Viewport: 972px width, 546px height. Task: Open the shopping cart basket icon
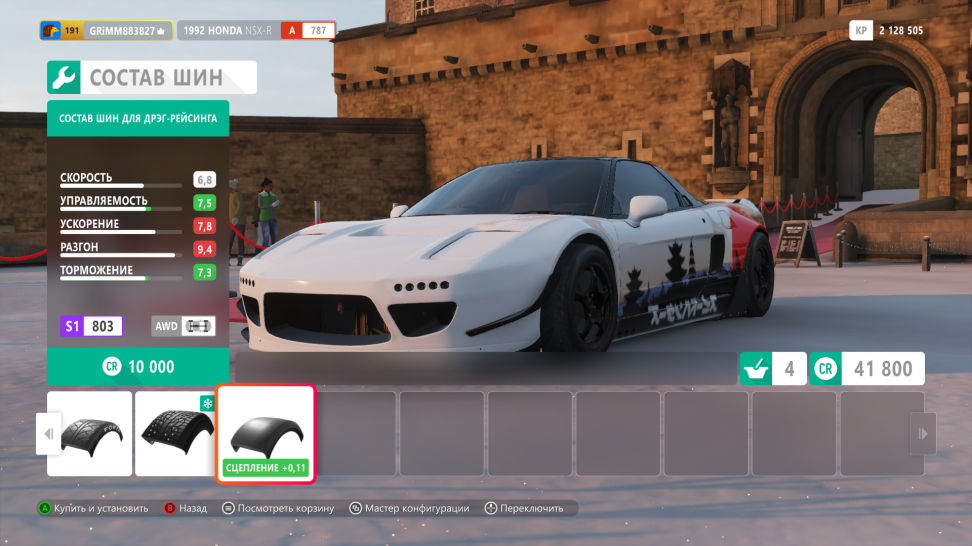click(756, 369)
